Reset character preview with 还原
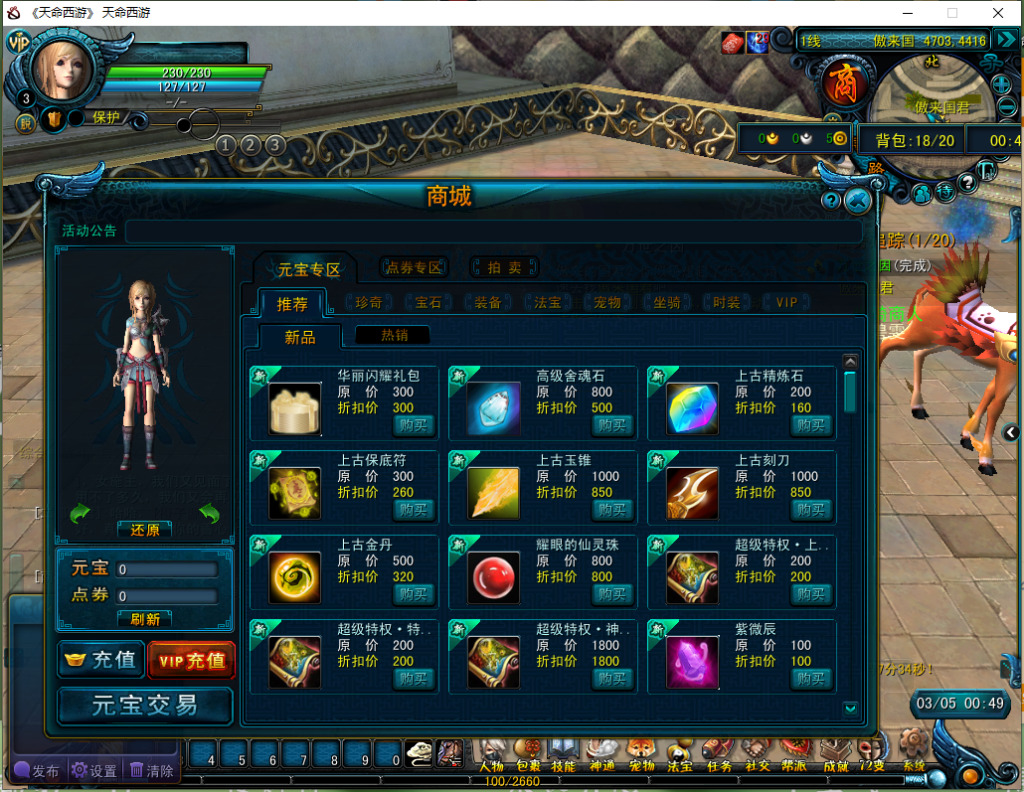This screenshot has width=1024, height=792. click(145, 530)
